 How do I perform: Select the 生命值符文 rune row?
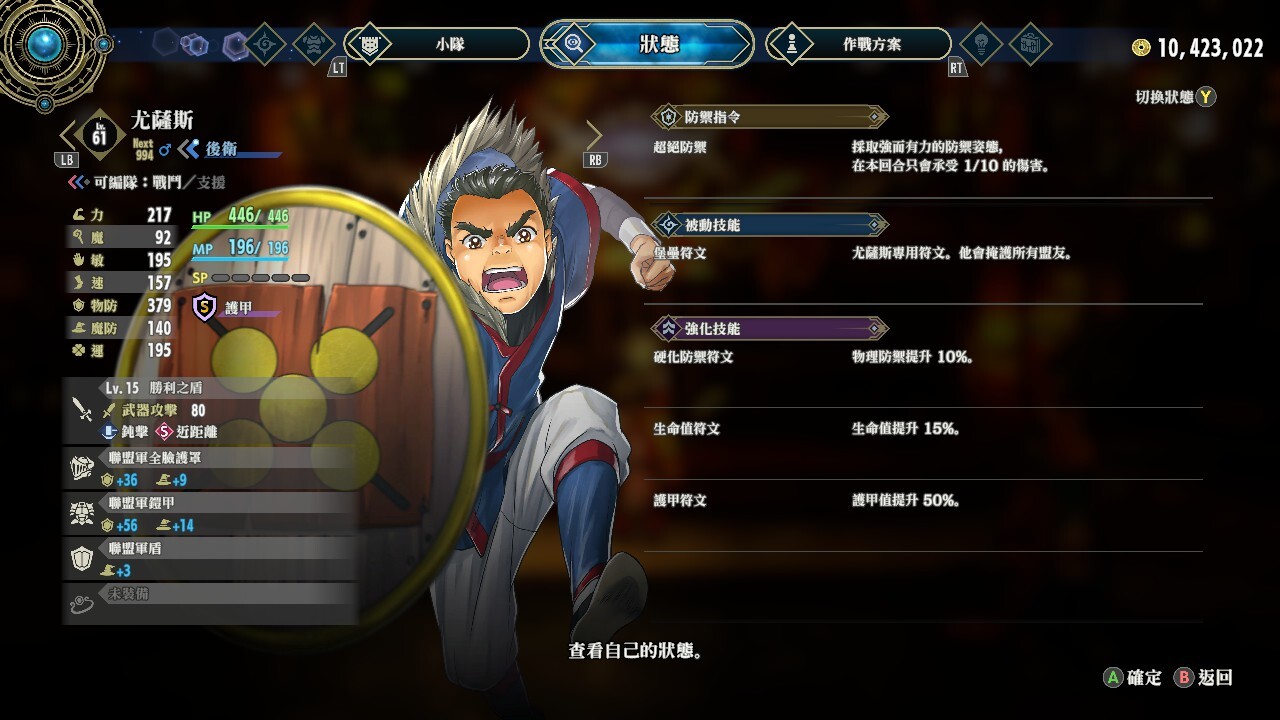click(x=687, y=429)
